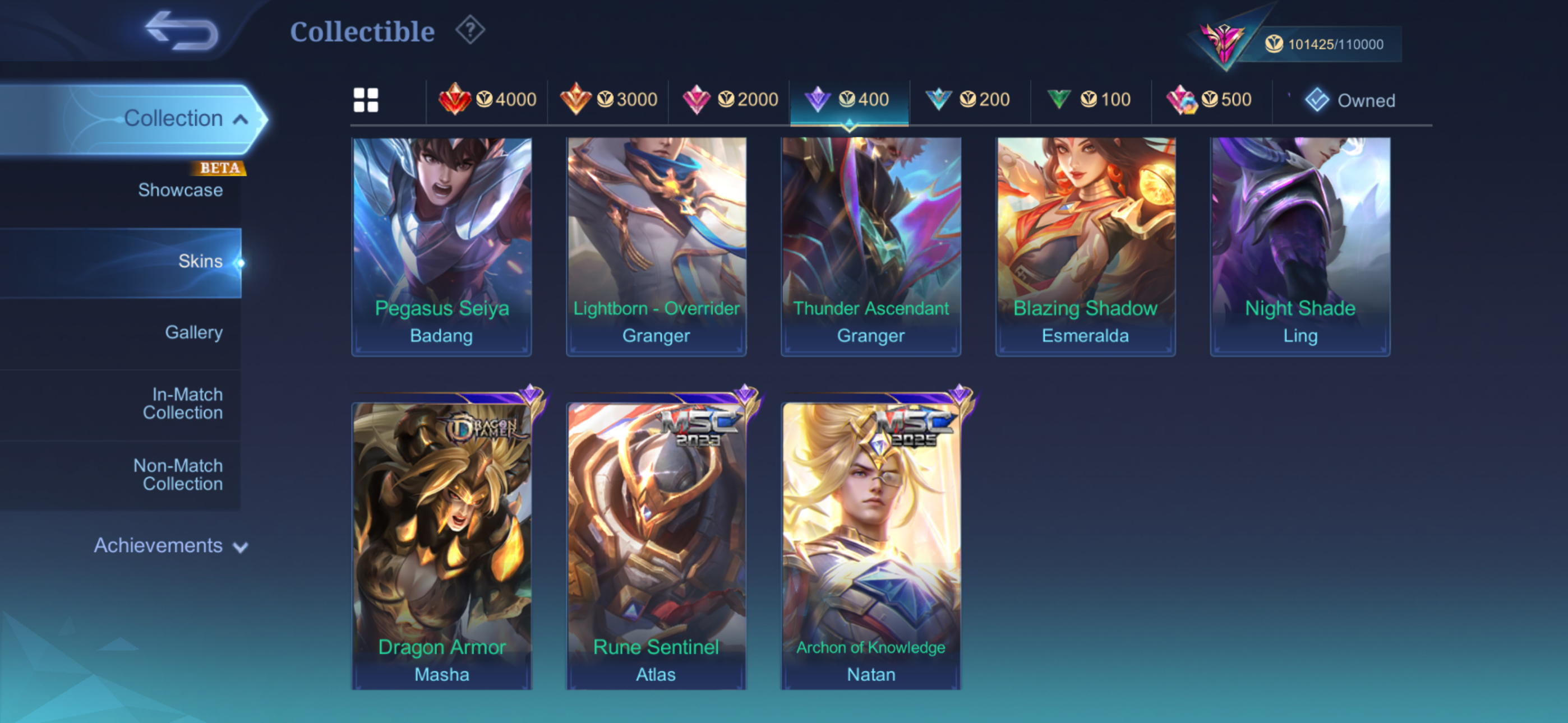Viewport: 1568px width, 723px height.
Task: Open the Collectible help question mark
Action: click(x=470, y=30)
